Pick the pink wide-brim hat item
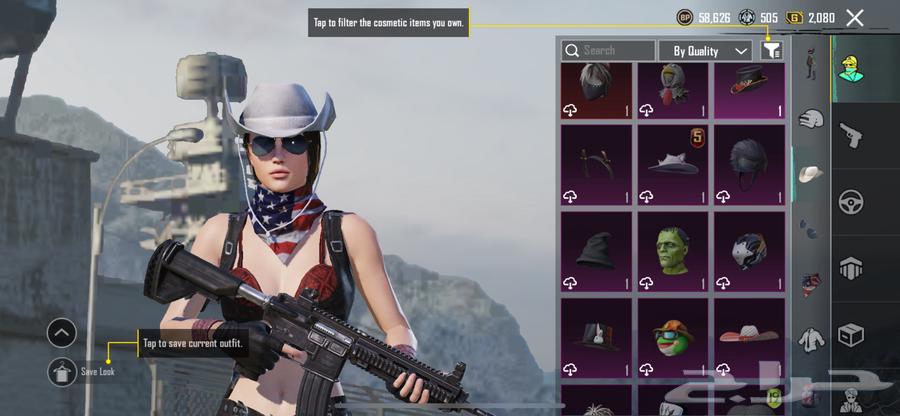 coord(749,333)
